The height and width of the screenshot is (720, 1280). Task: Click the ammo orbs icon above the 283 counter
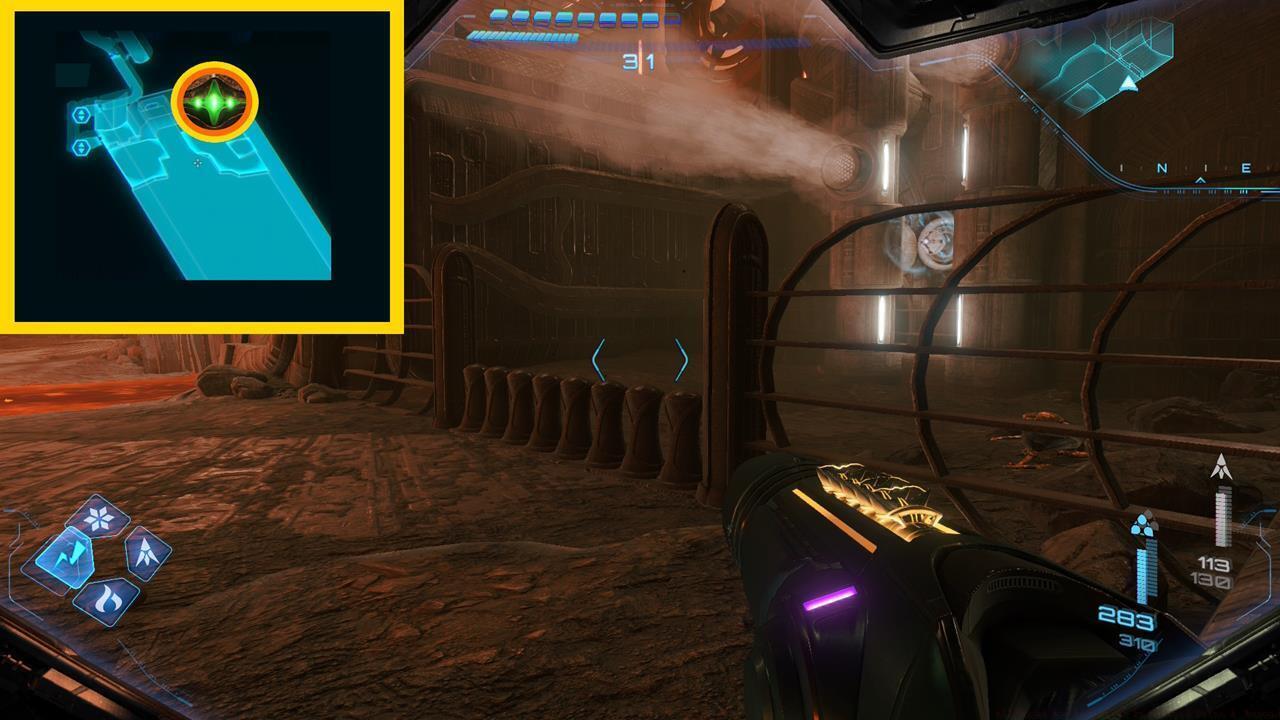click(1144, 525)
